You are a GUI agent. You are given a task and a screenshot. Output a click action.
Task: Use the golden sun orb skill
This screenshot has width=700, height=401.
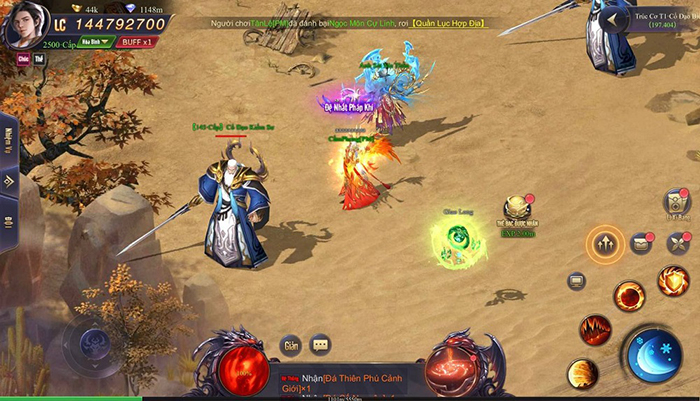point(582,374)
